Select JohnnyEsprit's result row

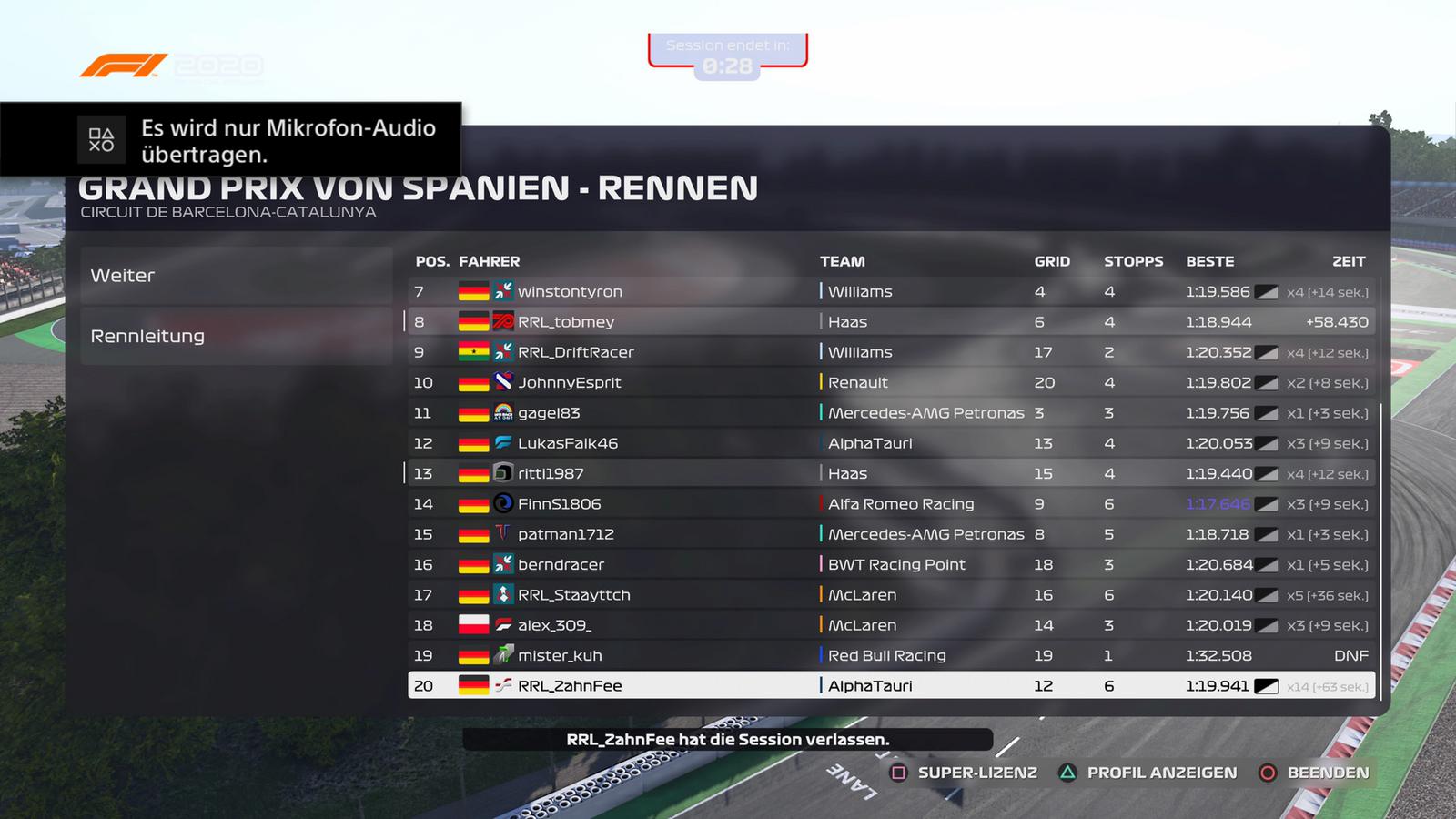click(x=888, y=383)
